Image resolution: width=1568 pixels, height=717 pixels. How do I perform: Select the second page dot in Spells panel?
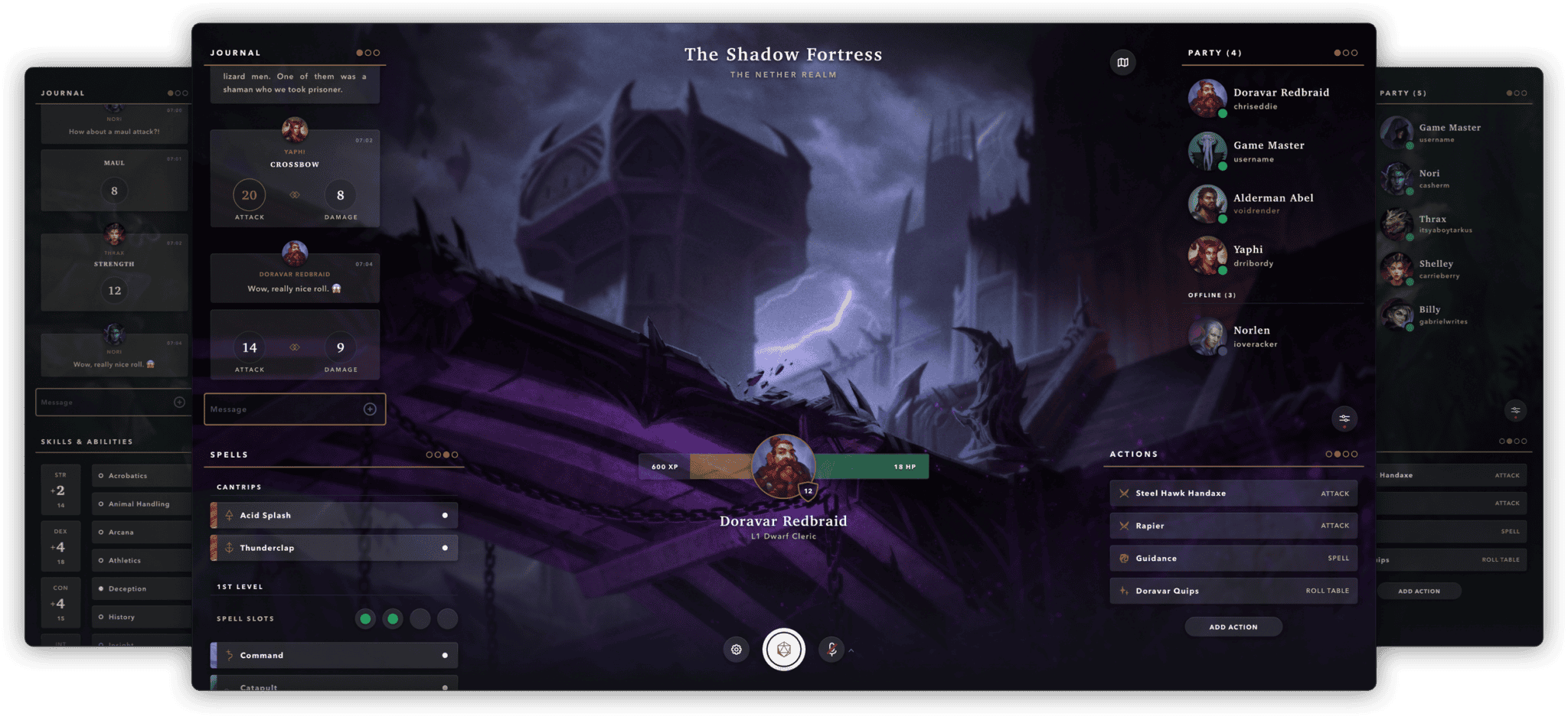(x=439, y=454)
